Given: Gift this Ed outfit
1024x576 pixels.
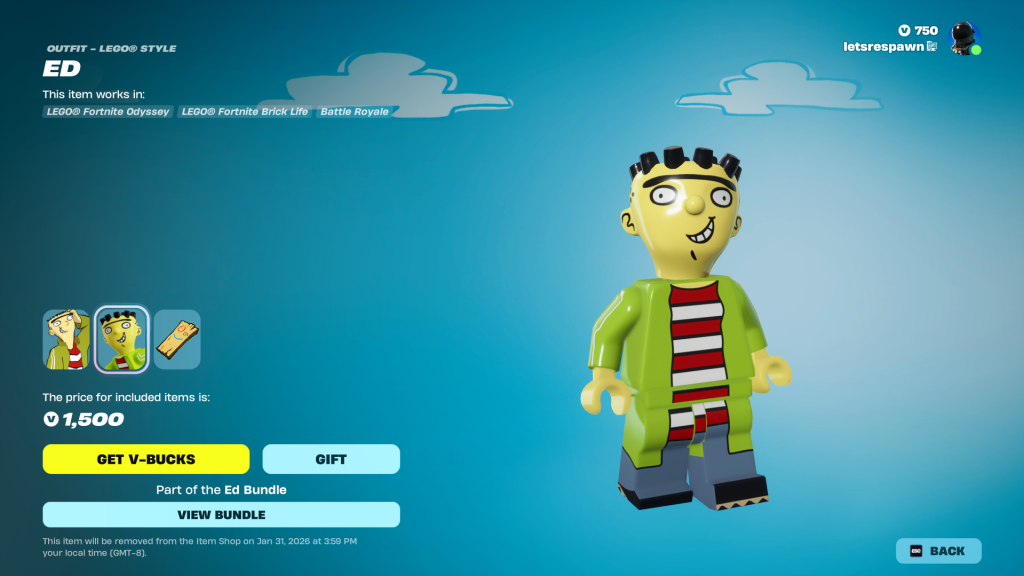Looking at the screenshot, I should click(331, 459).
